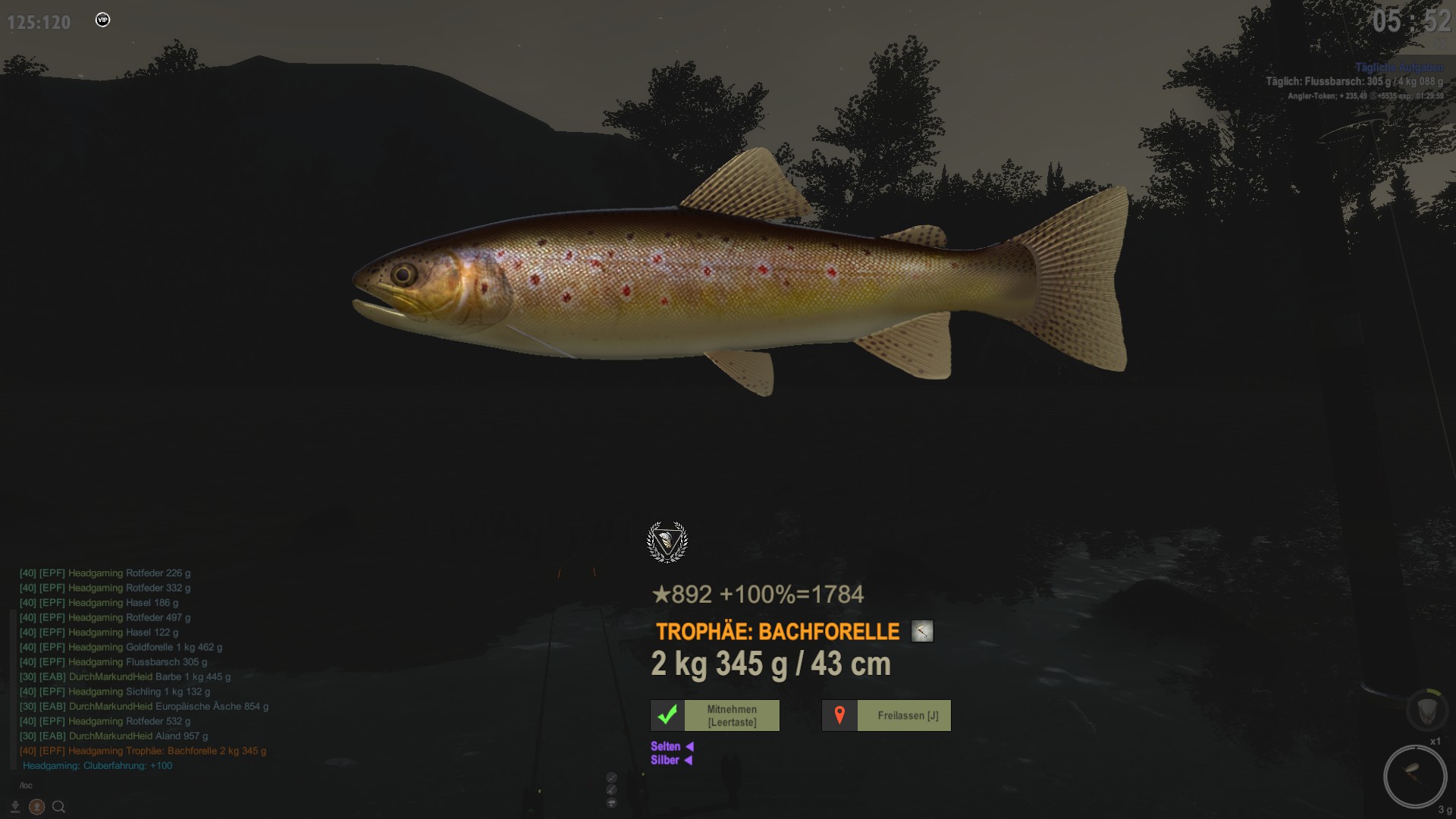Open the VIP status badge
The height and width of the screenshot is (819, 1456).
click(x=103, y=20)
